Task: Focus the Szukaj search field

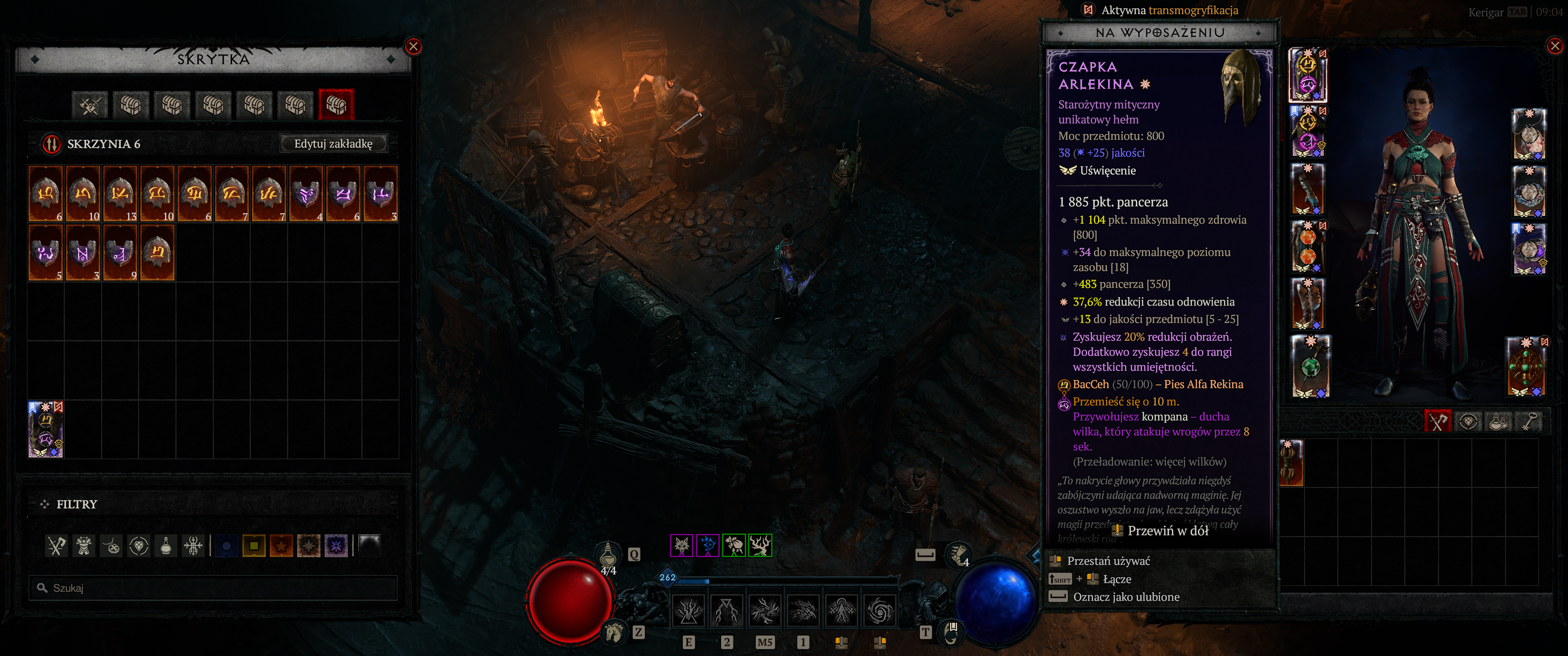Action: [213, 588]
